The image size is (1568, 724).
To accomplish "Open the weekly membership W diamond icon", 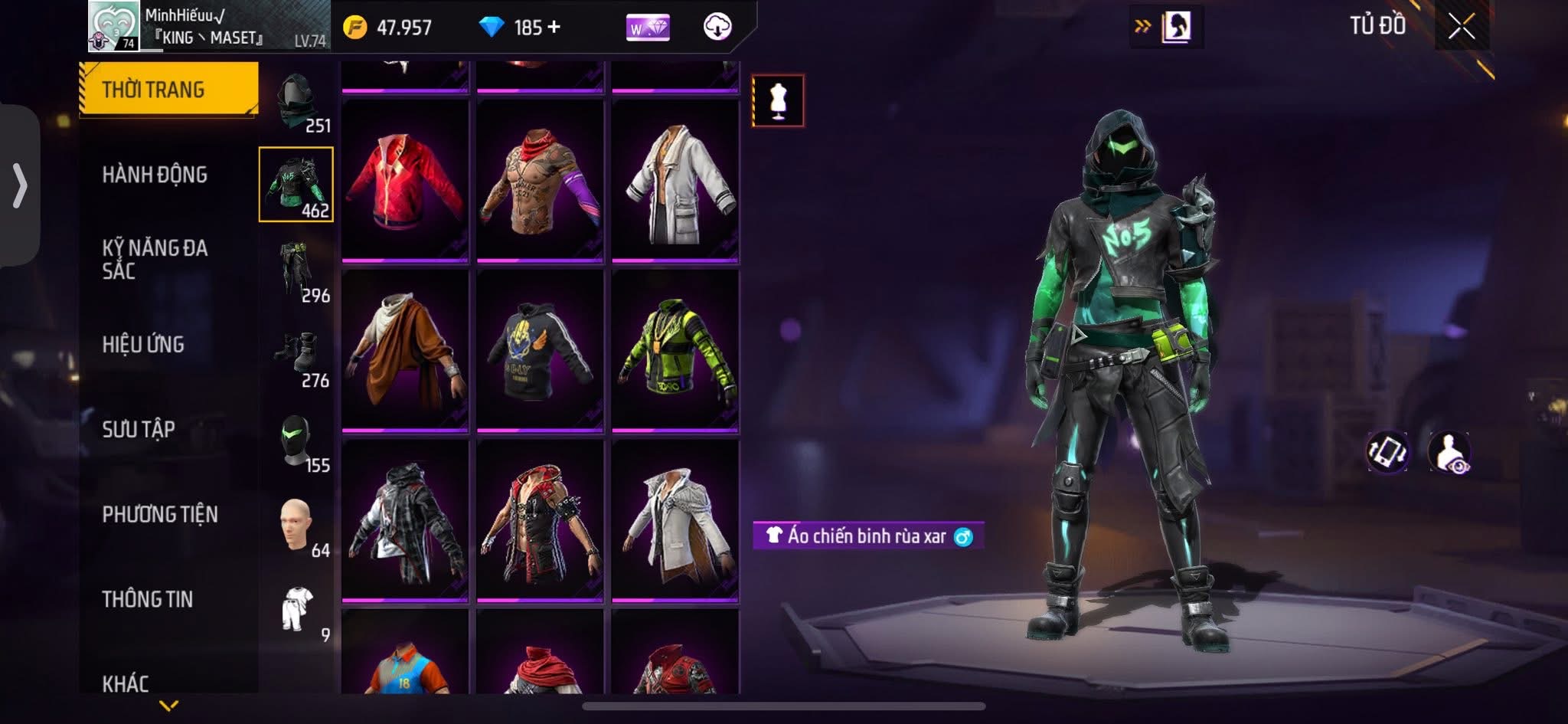I will click(x=645, y=27).
